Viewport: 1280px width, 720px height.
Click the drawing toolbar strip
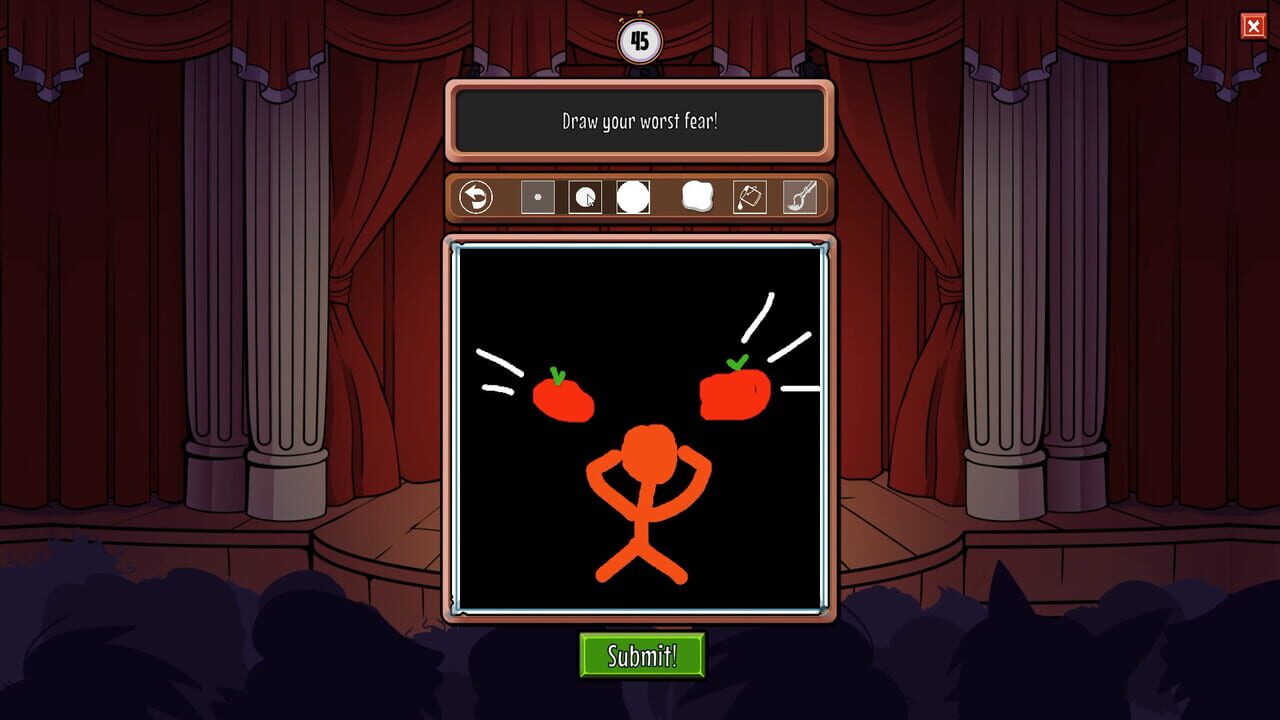pos(640,198)
